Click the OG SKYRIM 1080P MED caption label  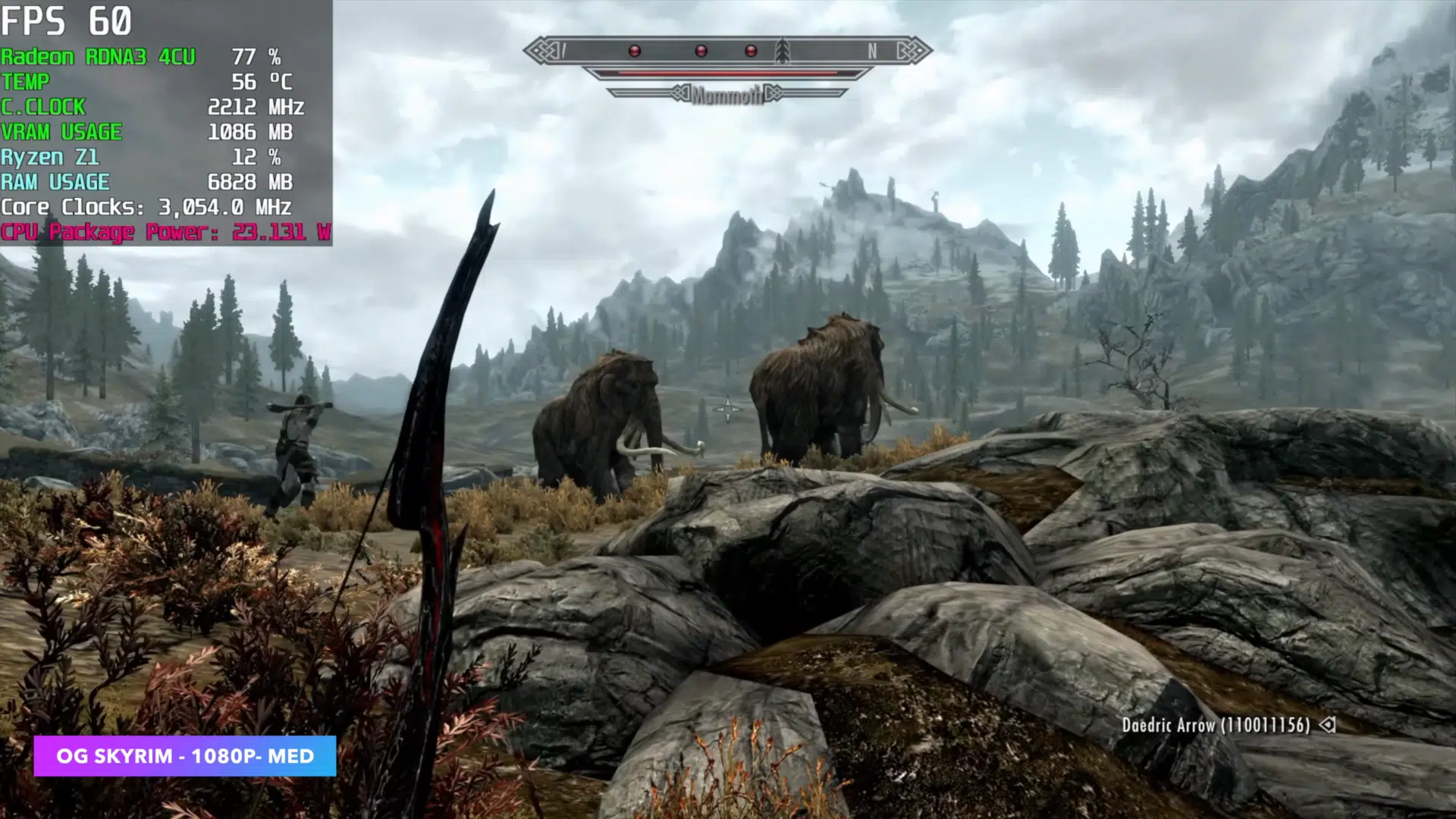185,756
